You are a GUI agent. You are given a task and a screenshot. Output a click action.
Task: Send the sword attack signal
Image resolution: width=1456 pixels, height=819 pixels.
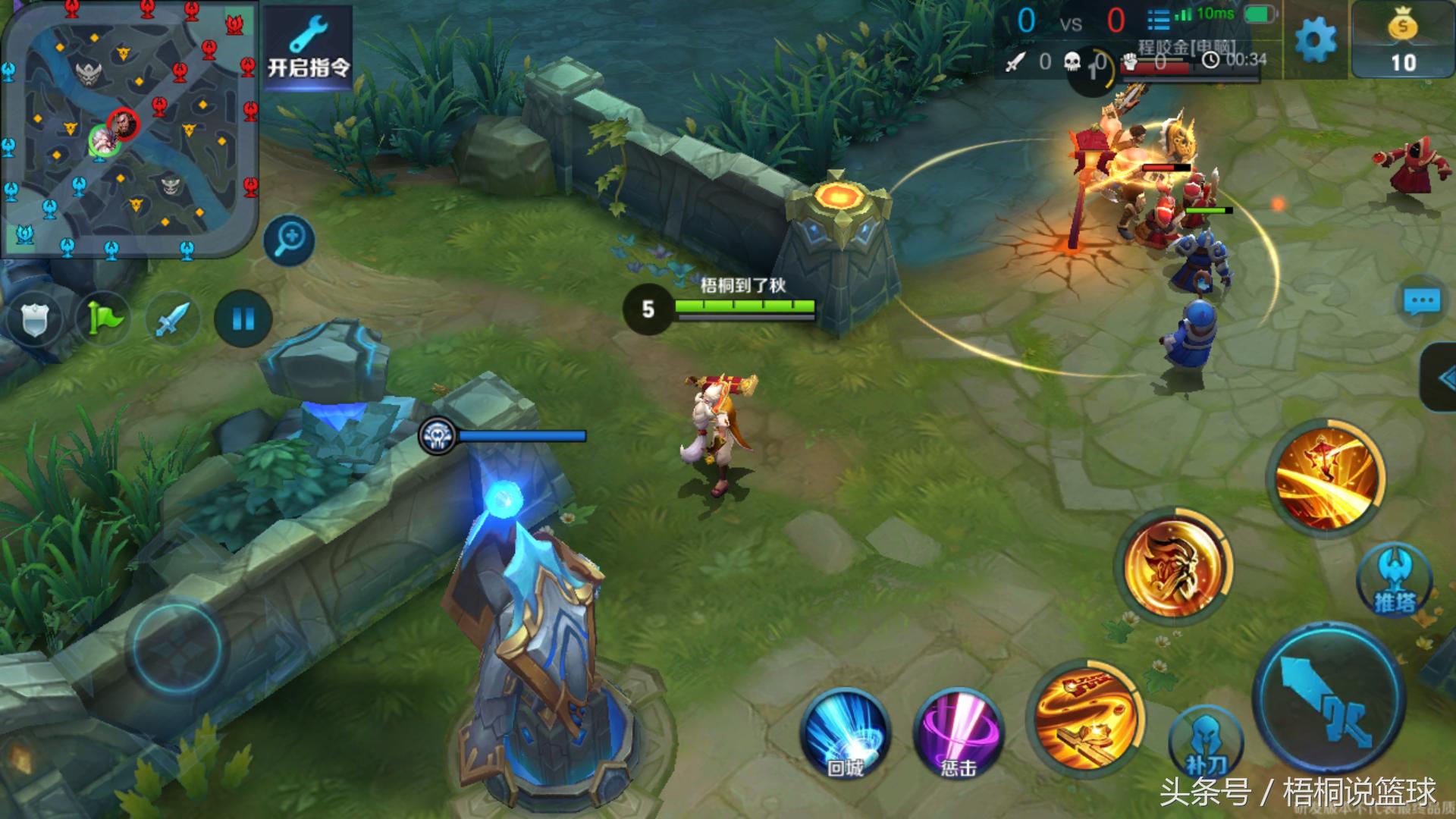tap(173, 319)
